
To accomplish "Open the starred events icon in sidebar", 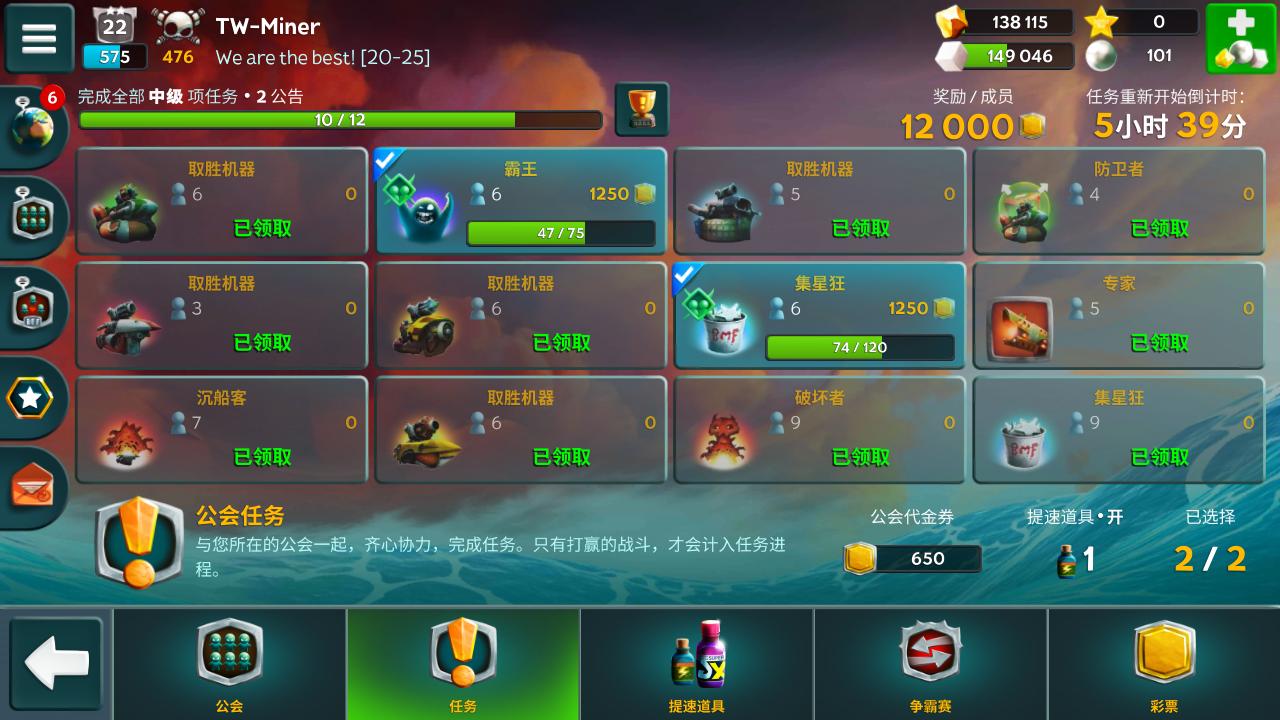I will coord(30,398).
